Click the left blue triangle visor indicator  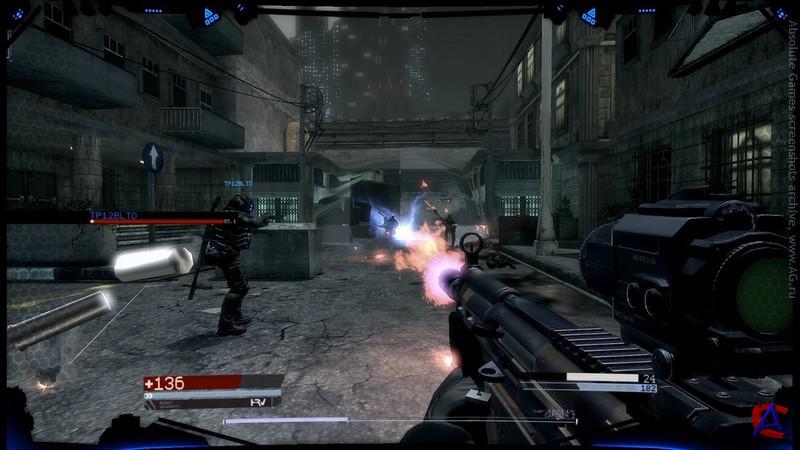click(x=210, y=15)
